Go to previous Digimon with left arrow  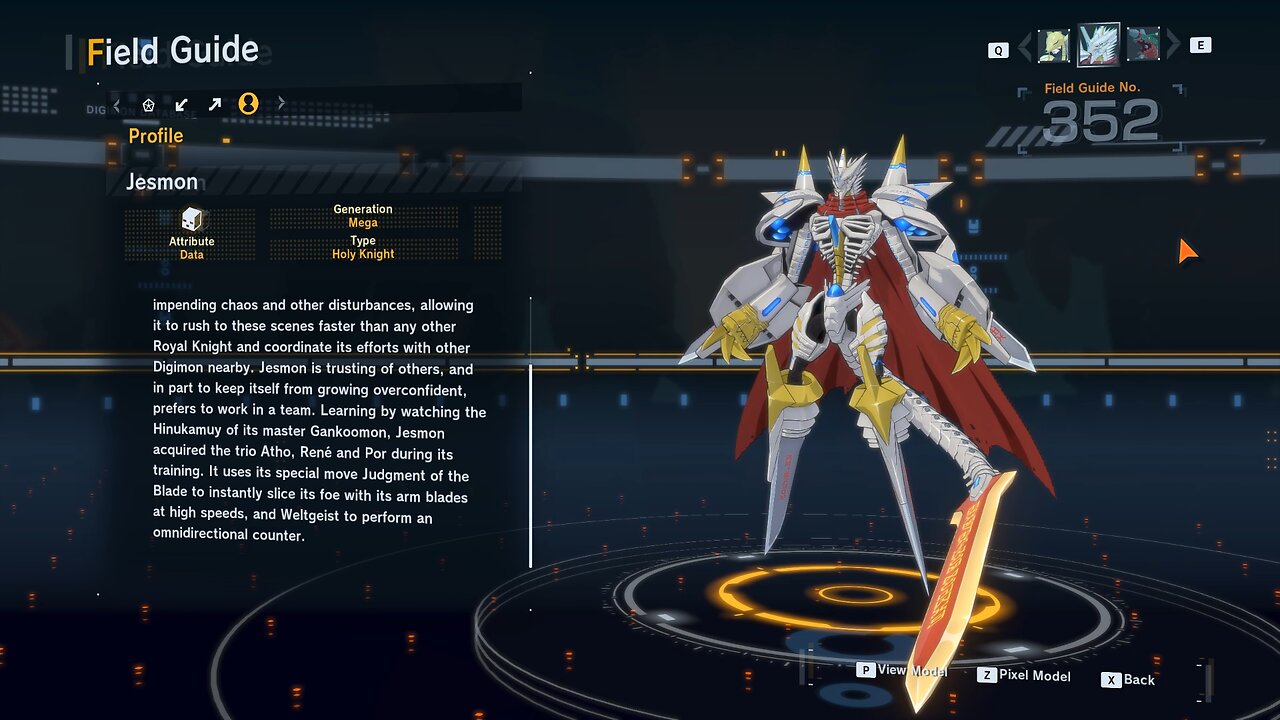pos(1025,46)
